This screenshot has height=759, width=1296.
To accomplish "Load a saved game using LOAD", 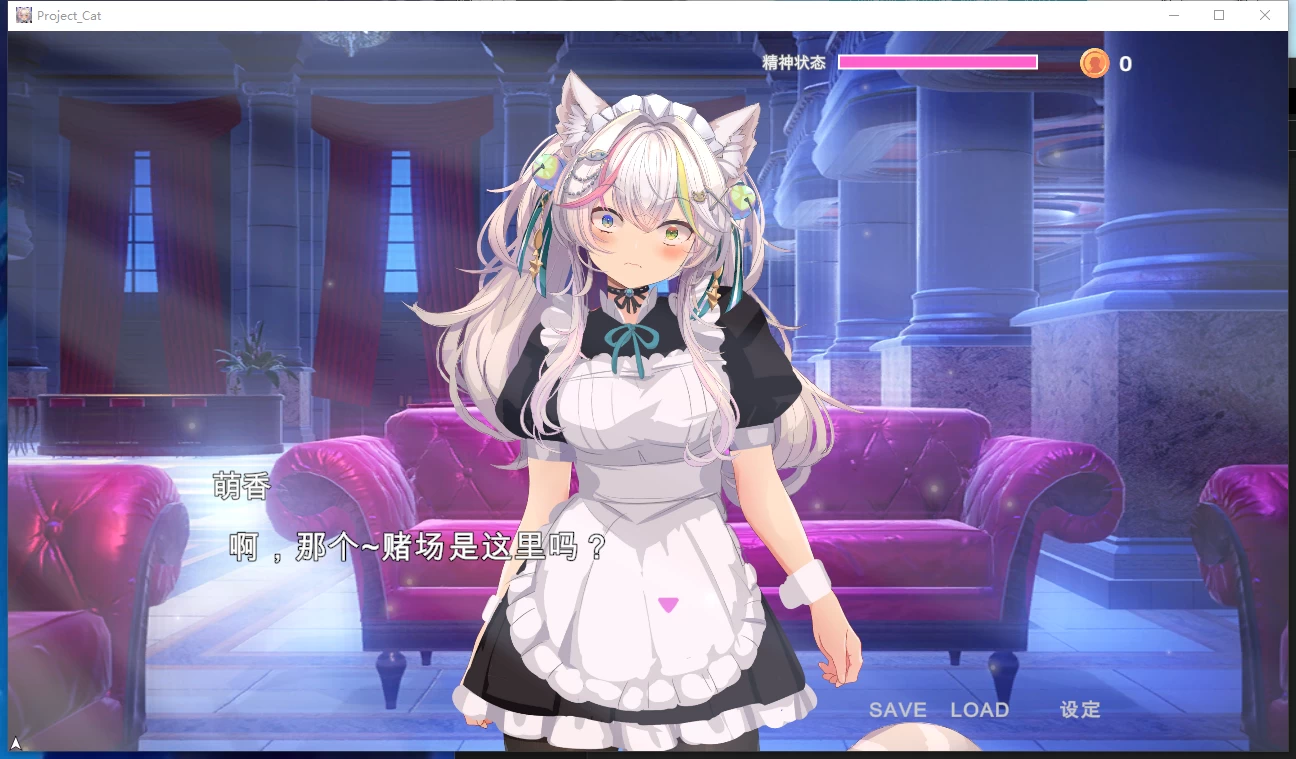I will [x=981, y=710].
